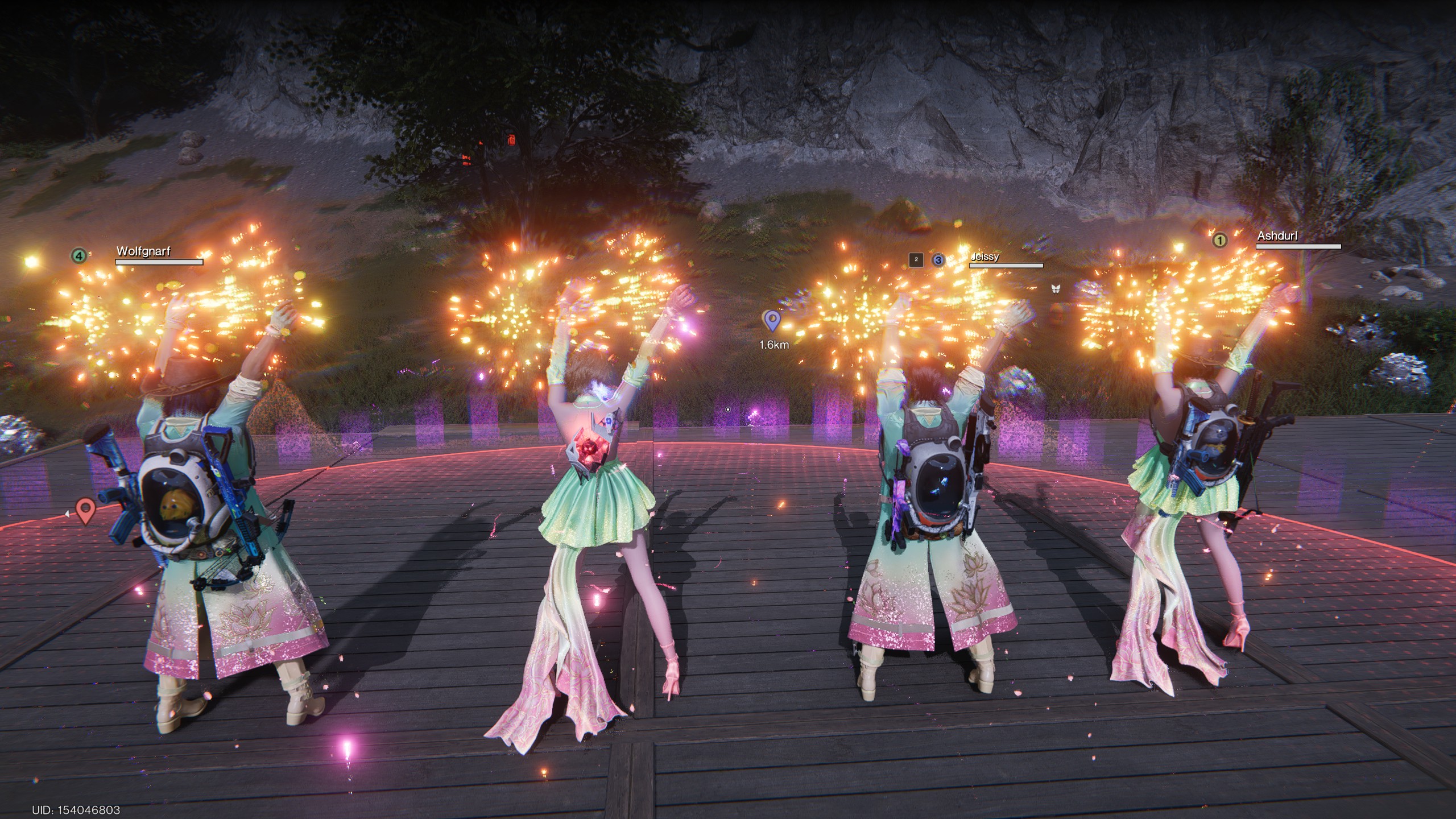The height and width of the screenshot is (819, 1456).
Task: Click the blue team badge numbered 3
Action: coord(938,260)
